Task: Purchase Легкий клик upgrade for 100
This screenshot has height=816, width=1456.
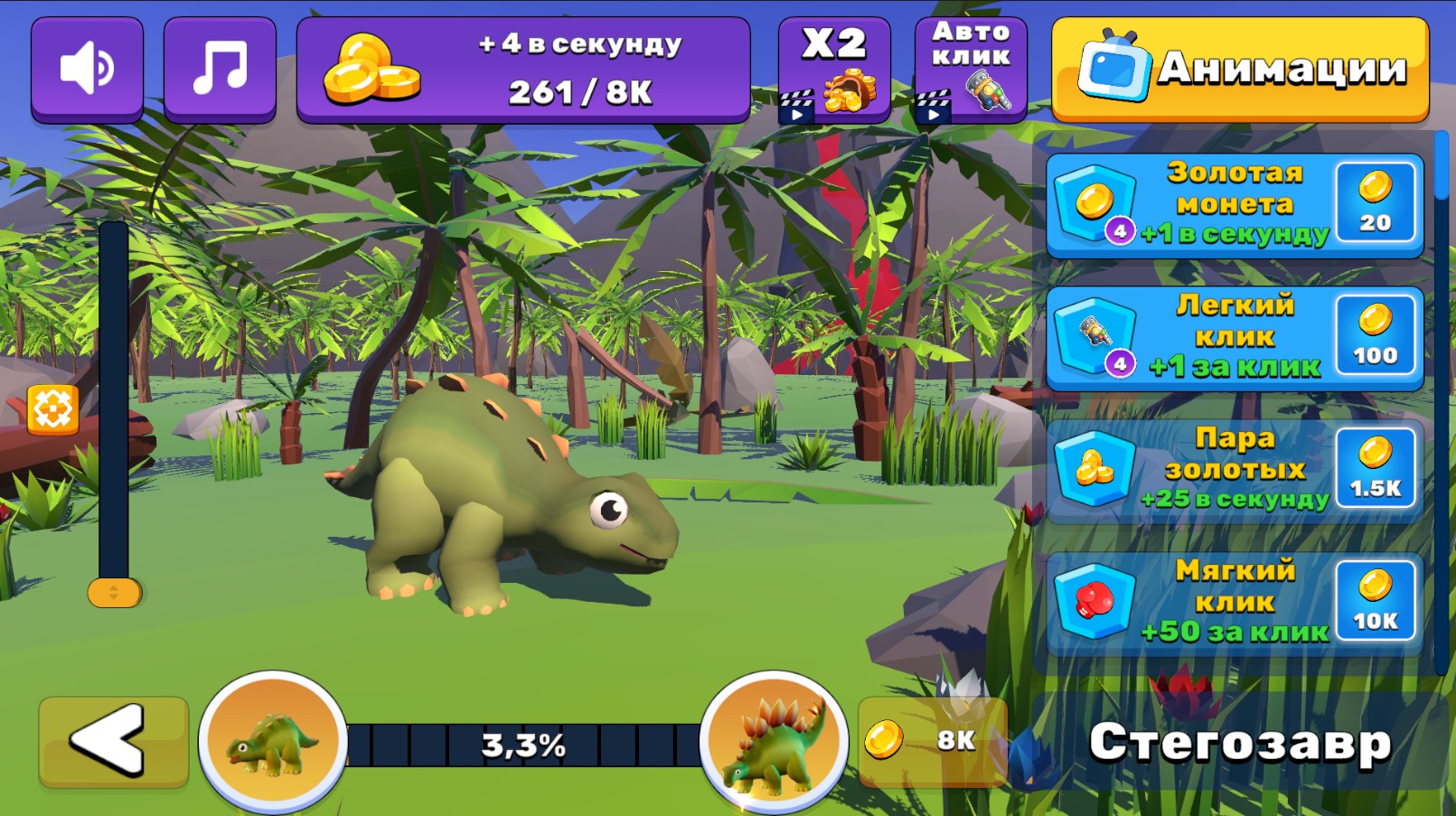Action: 1376,337
